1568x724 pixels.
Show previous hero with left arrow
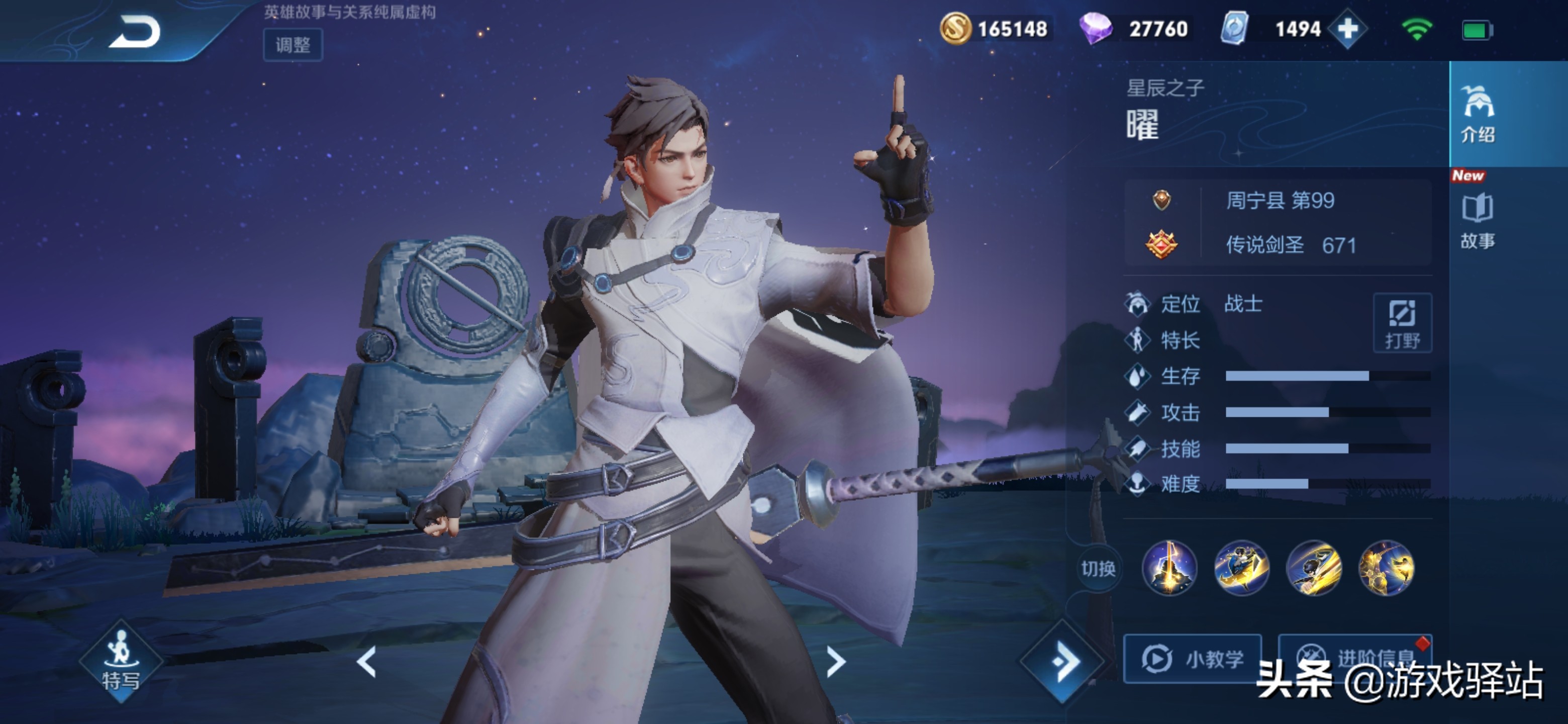(x=366, y=662)
